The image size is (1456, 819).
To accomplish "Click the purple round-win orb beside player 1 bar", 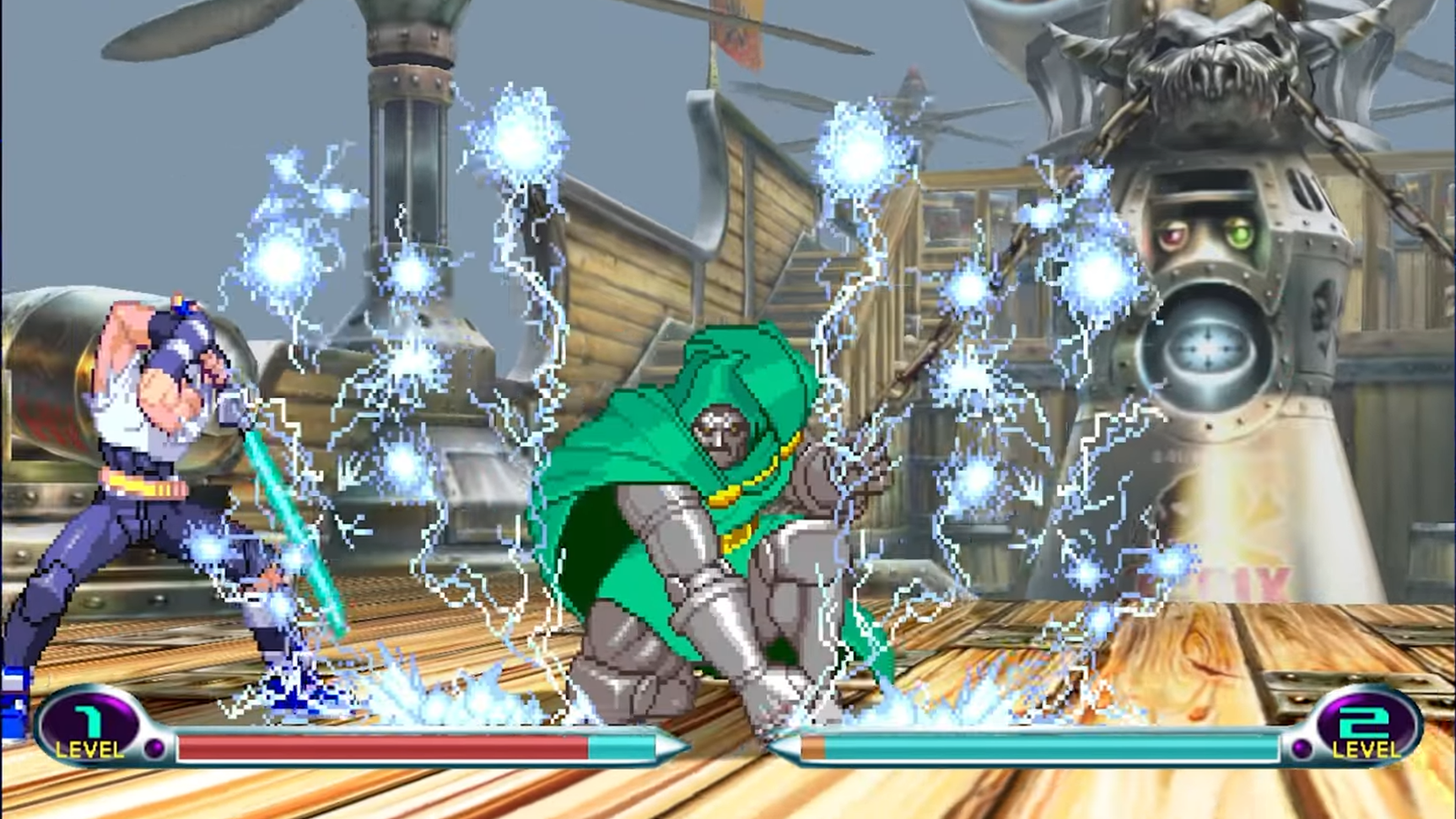I will tap(154, 748).
